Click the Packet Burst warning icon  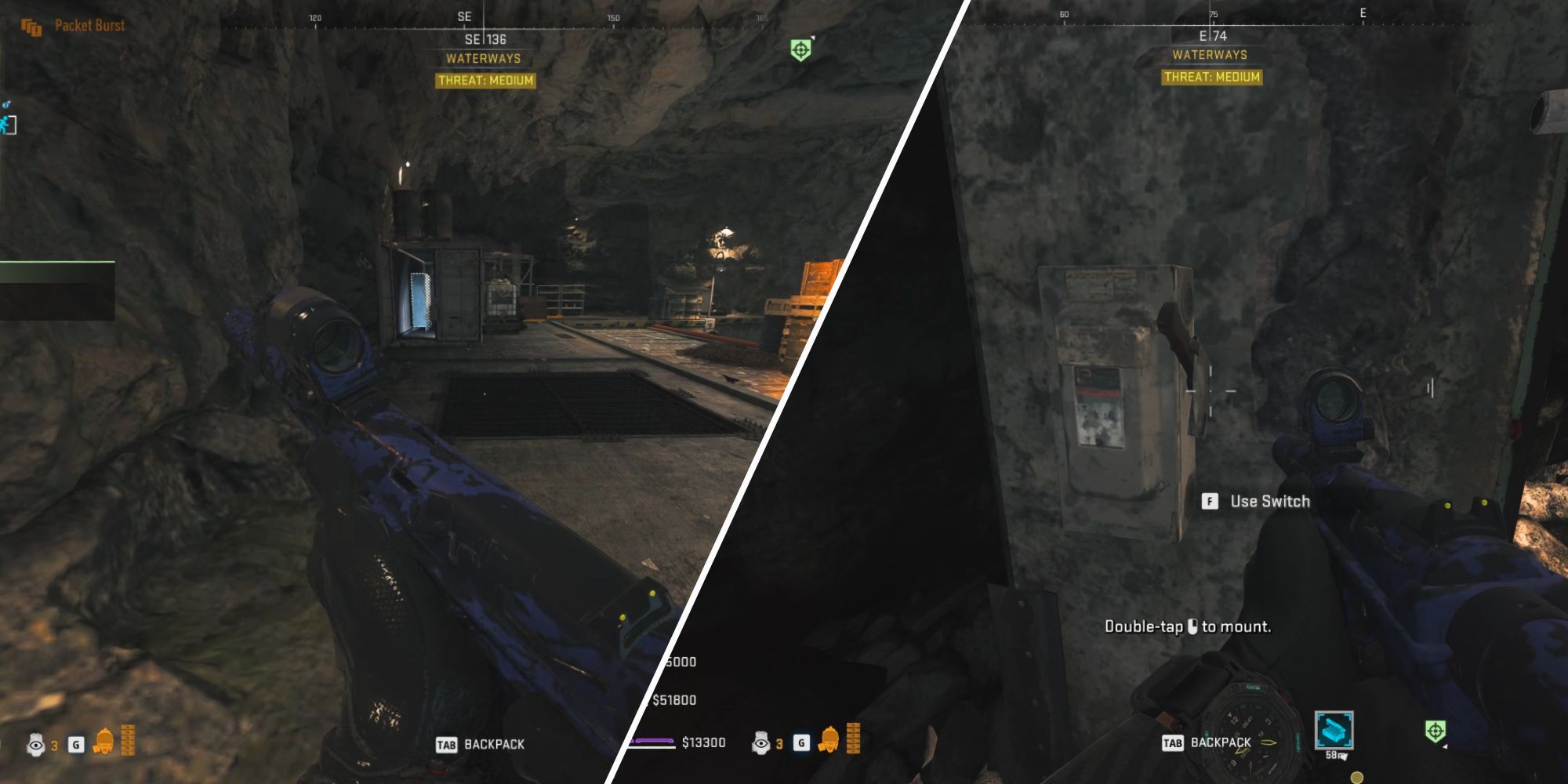point(31,25)
